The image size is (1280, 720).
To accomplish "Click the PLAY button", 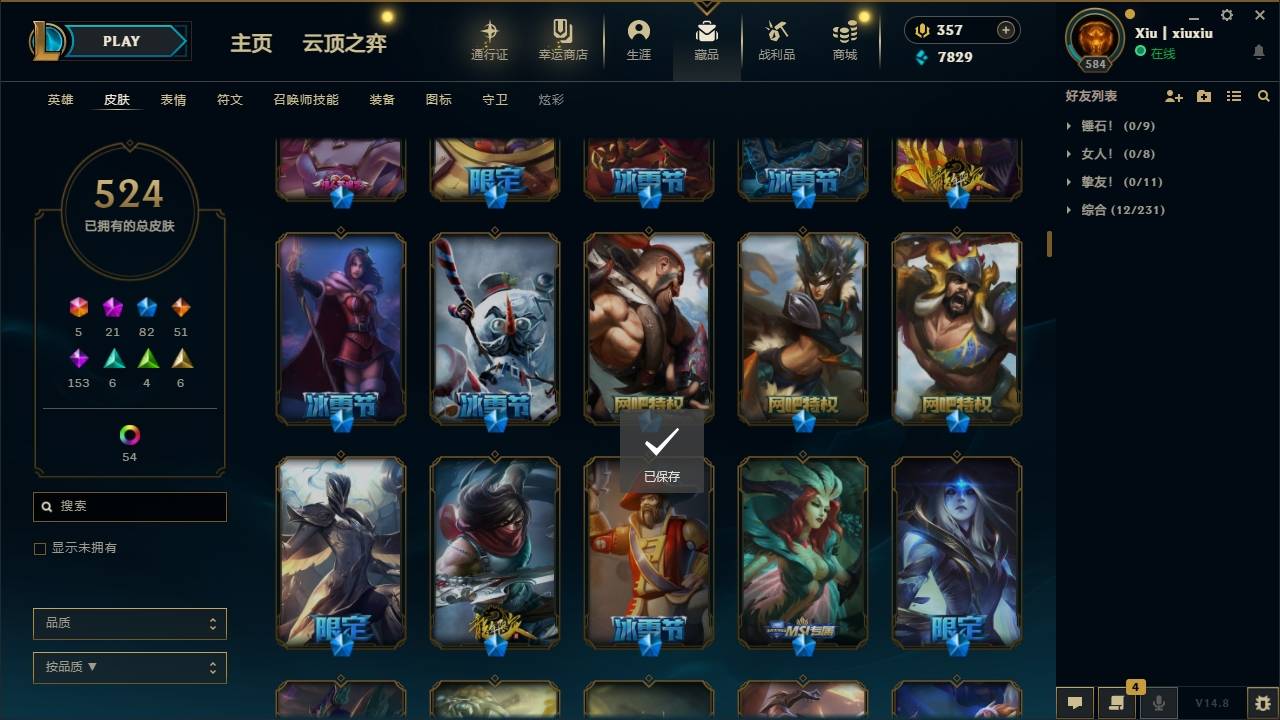I will 120,41.
